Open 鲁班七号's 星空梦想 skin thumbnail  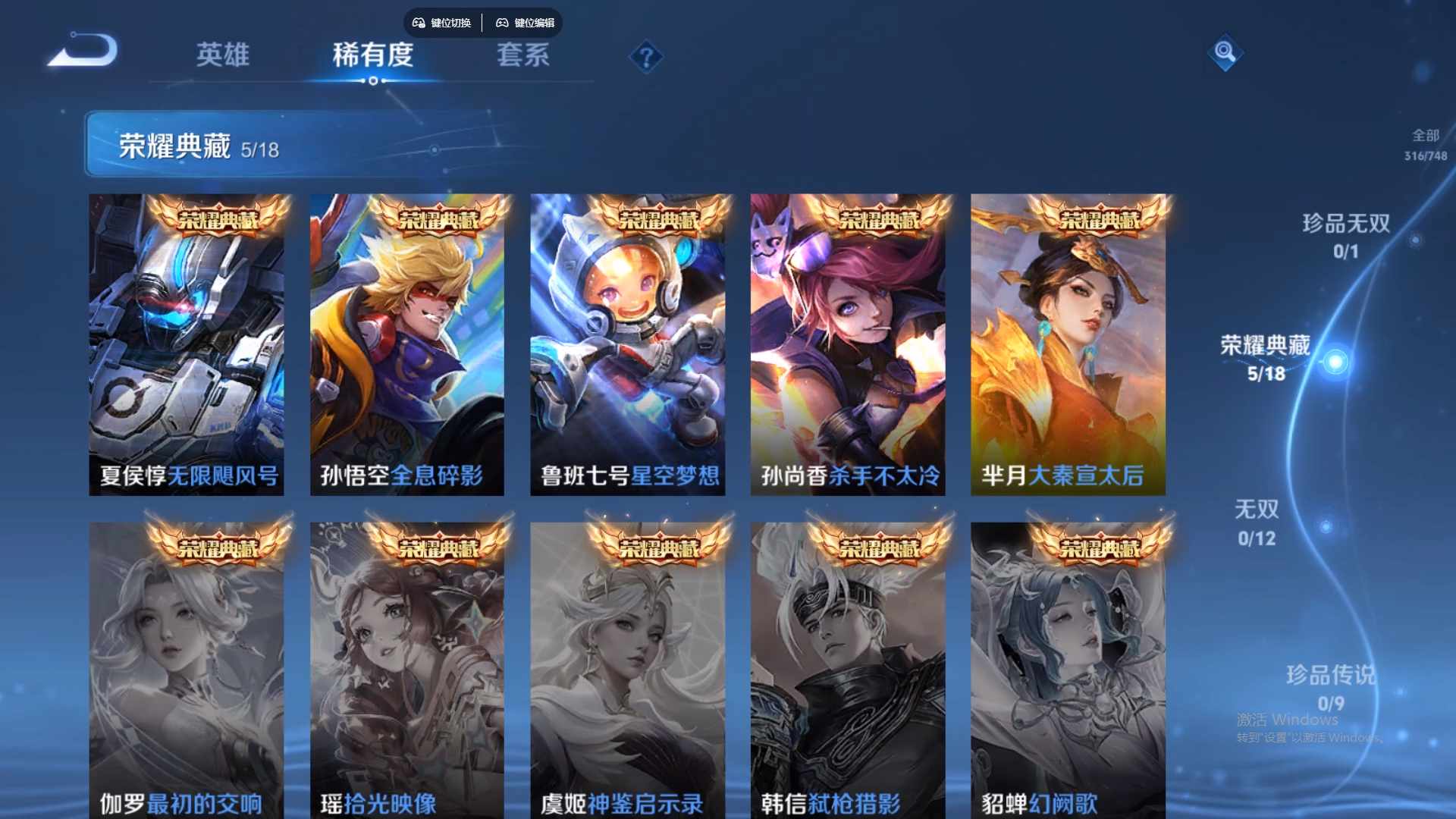627,345
